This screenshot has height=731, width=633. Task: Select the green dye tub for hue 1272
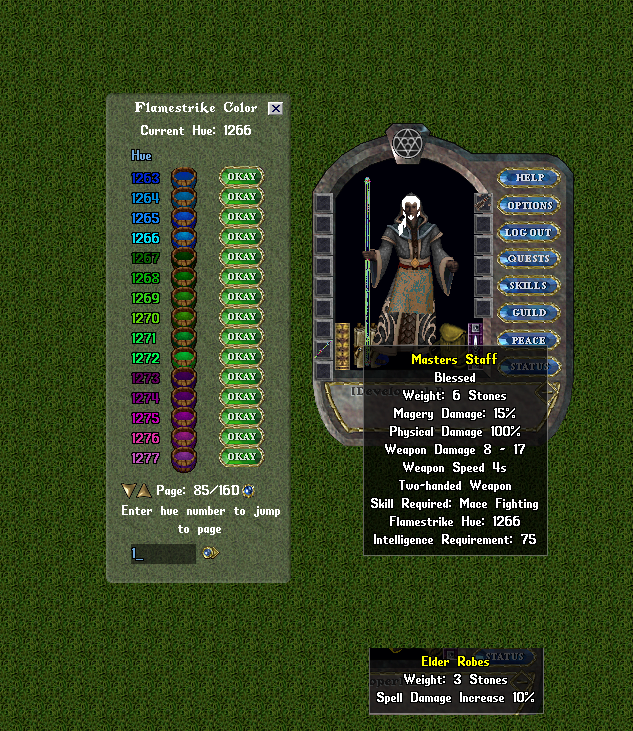tap(184, 357)
